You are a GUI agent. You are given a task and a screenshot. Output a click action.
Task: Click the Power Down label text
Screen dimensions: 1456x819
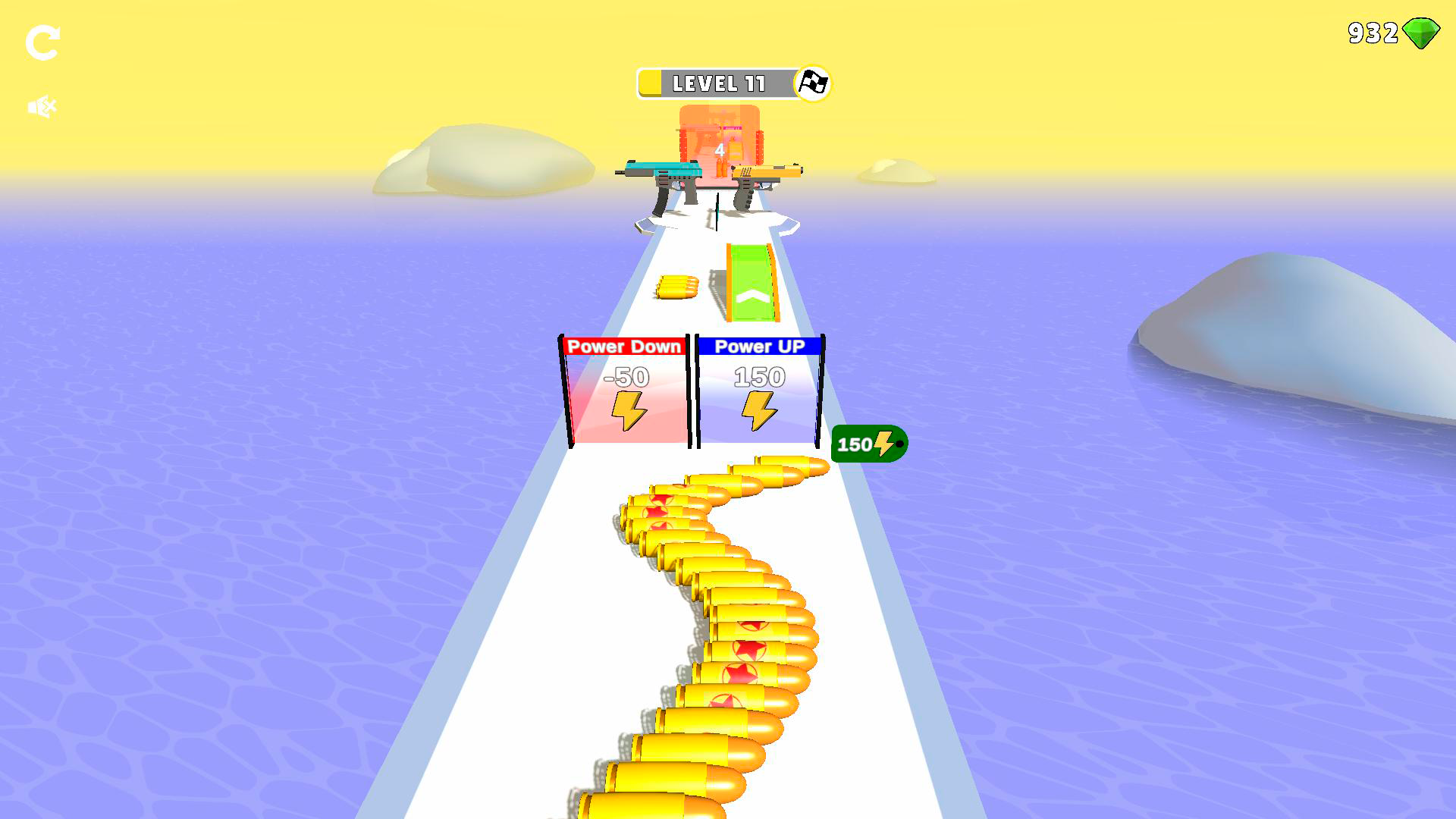[625, 347]
